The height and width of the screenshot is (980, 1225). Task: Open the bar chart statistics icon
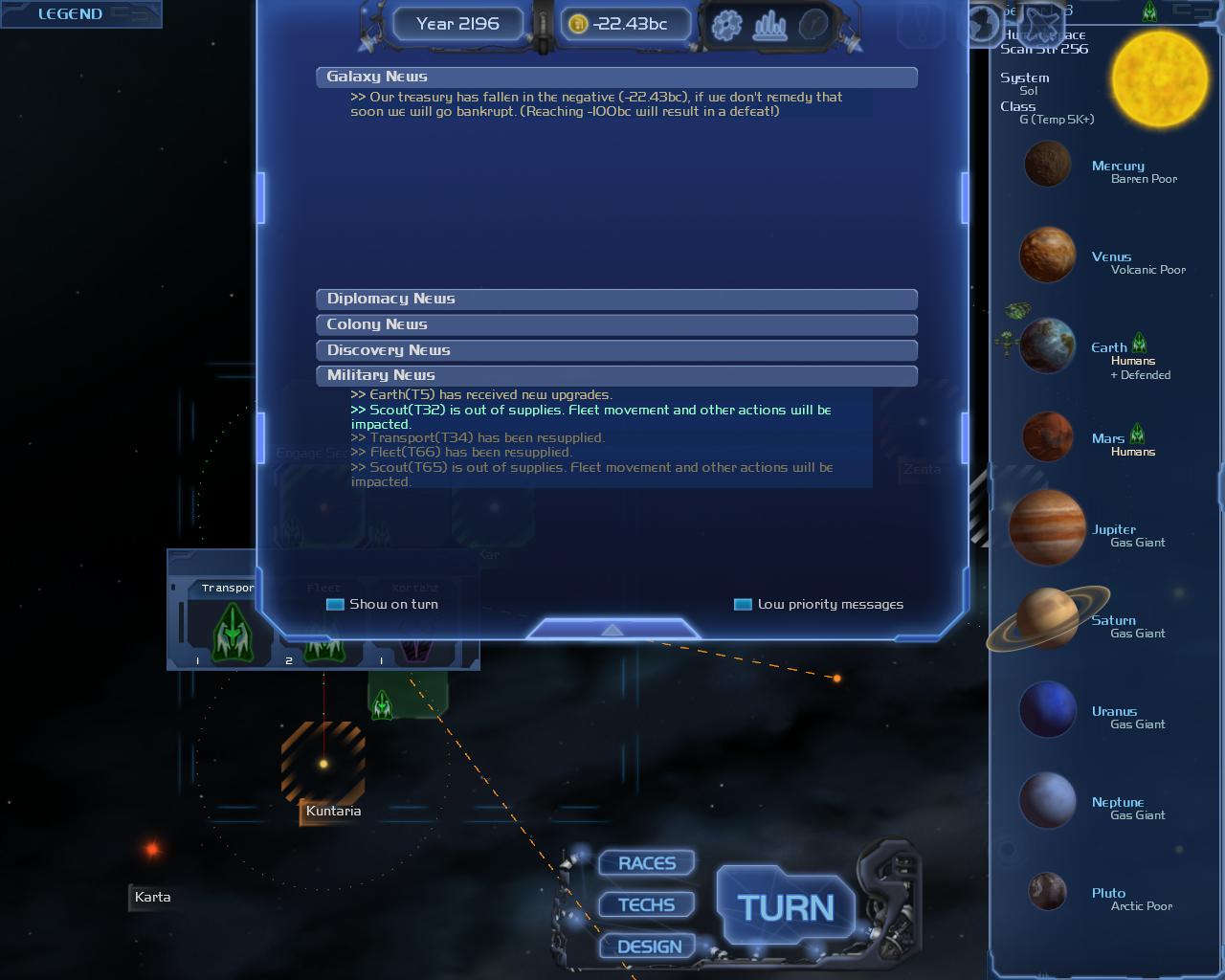pyautogui.click(x=770, y=24)
